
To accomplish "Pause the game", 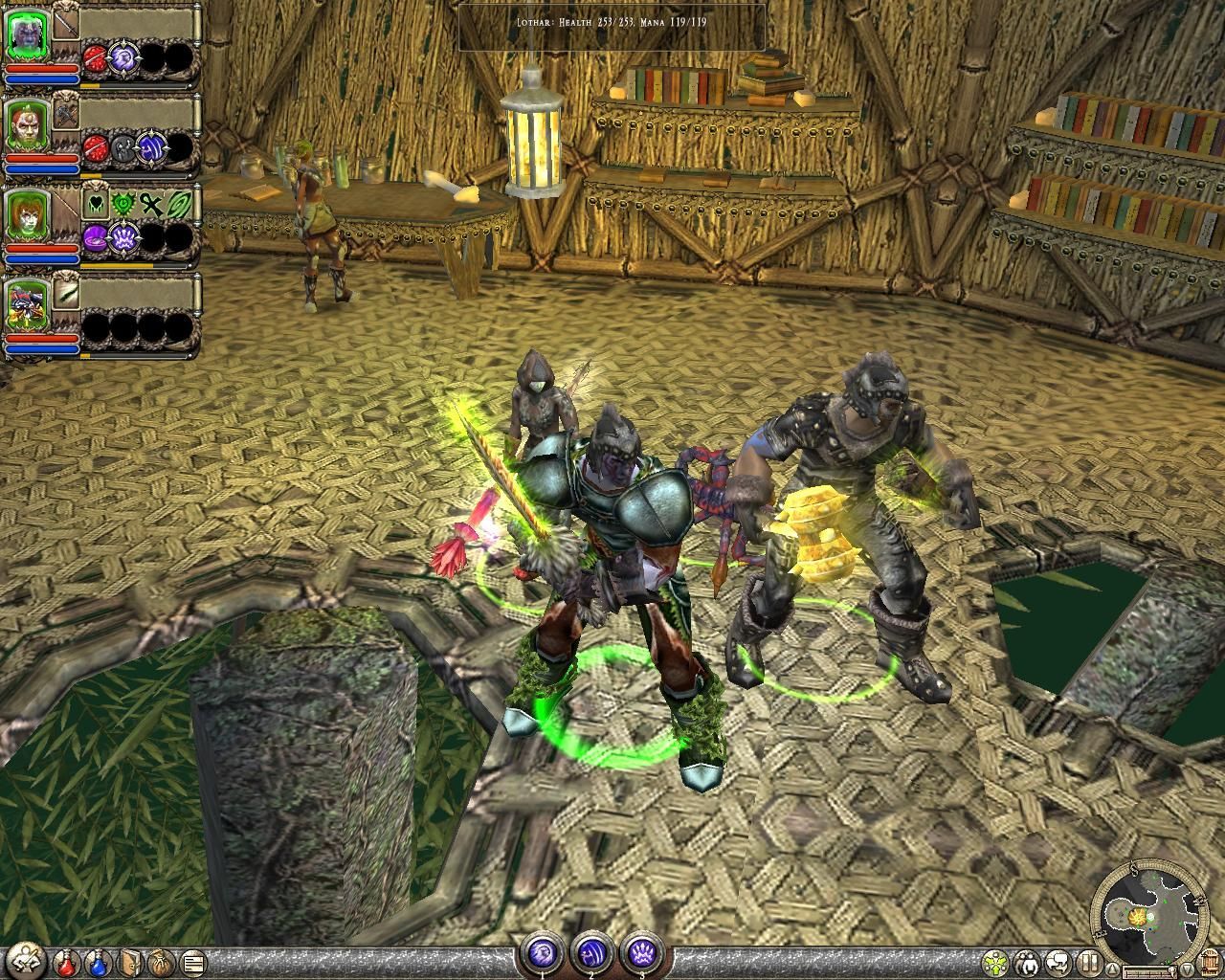I will pyautogui.click(x=1089, y=962).
